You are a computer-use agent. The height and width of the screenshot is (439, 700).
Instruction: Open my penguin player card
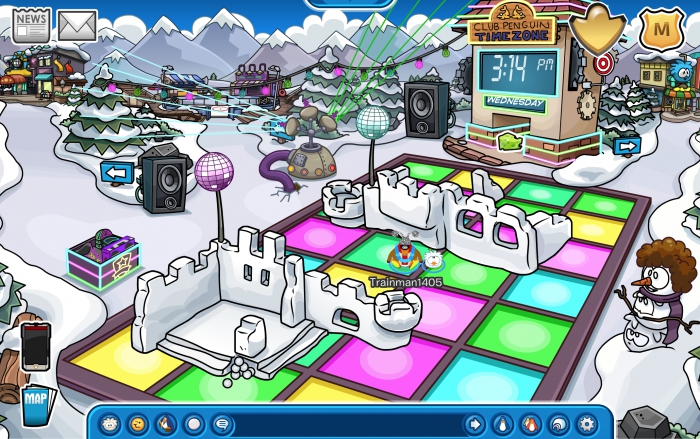[502, 423]
